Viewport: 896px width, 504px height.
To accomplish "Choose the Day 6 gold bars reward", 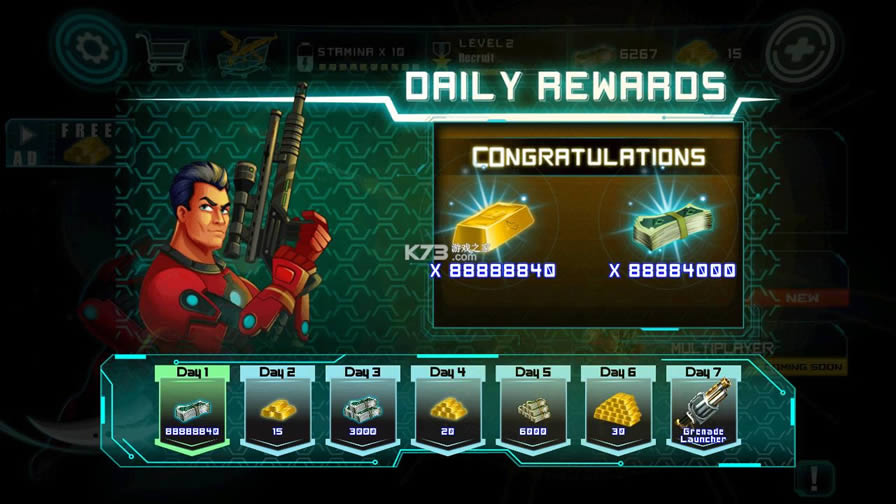I will click(618, 409).
